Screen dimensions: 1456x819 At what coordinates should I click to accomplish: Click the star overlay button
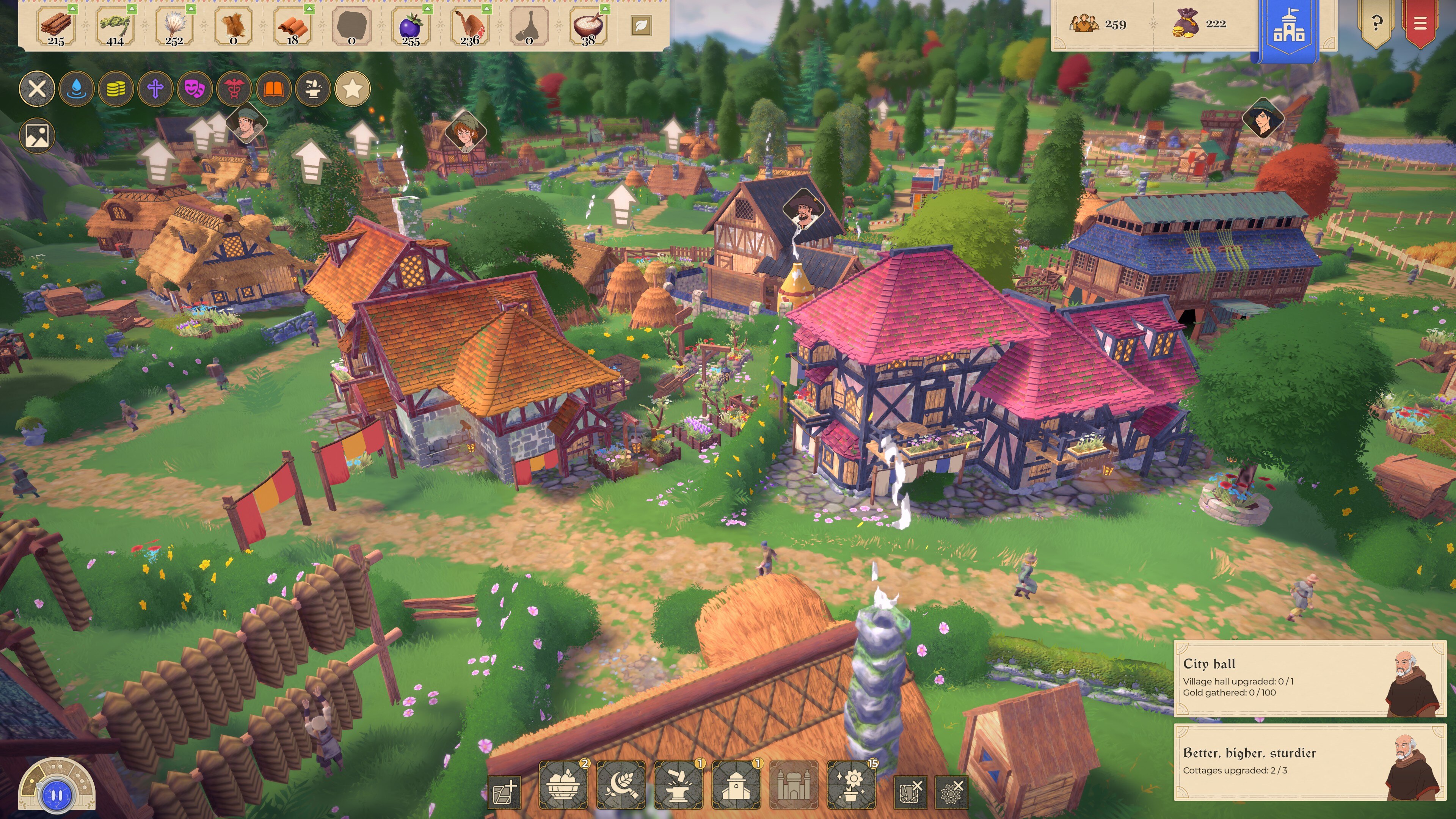[x=353, y=89]
